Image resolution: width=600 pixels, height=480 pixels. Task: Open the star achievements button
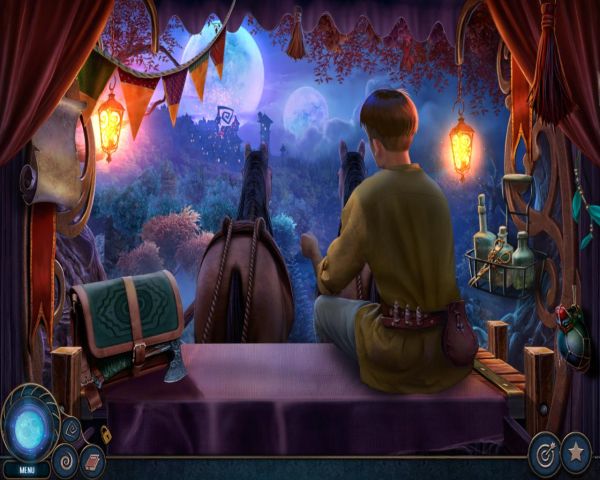click(576, 450)
